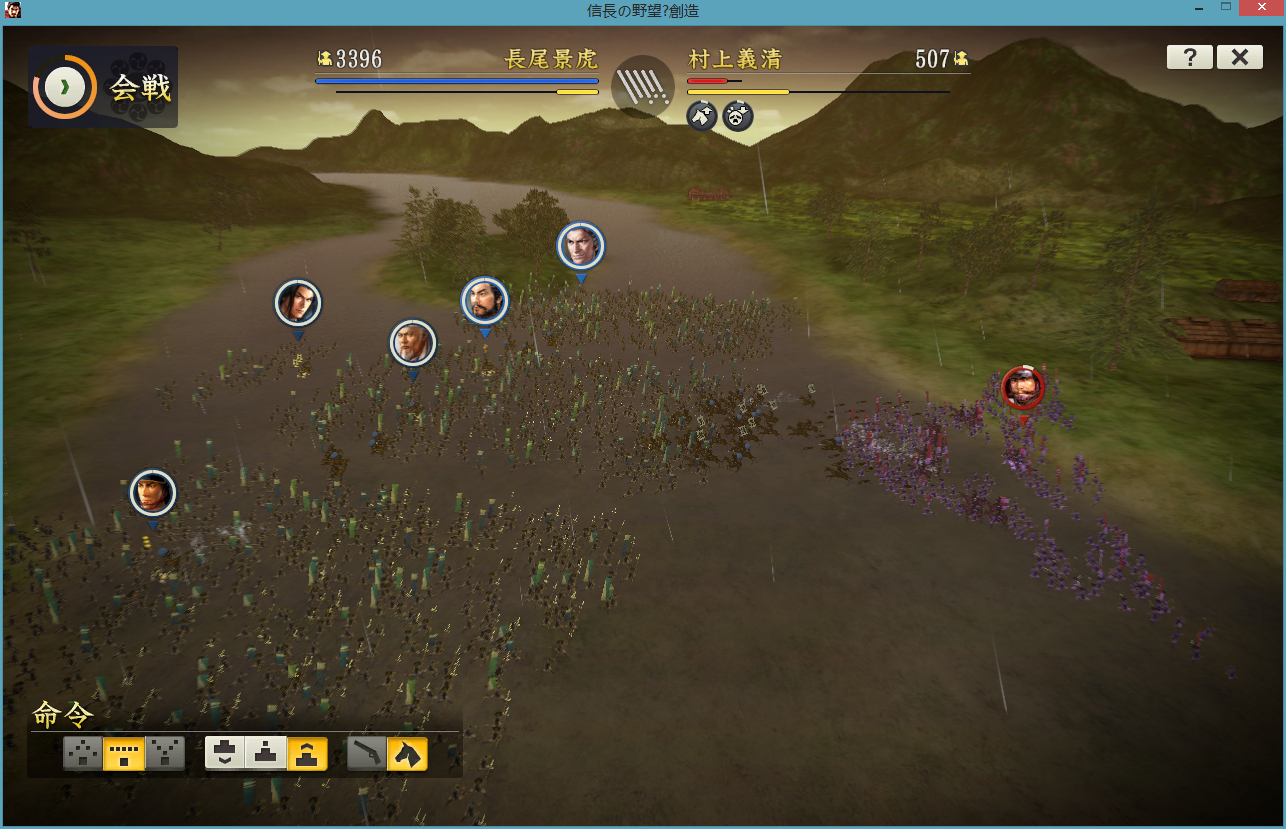
Task: Select the hold position command
Action: pyautogui.click(x=266, y=753)
